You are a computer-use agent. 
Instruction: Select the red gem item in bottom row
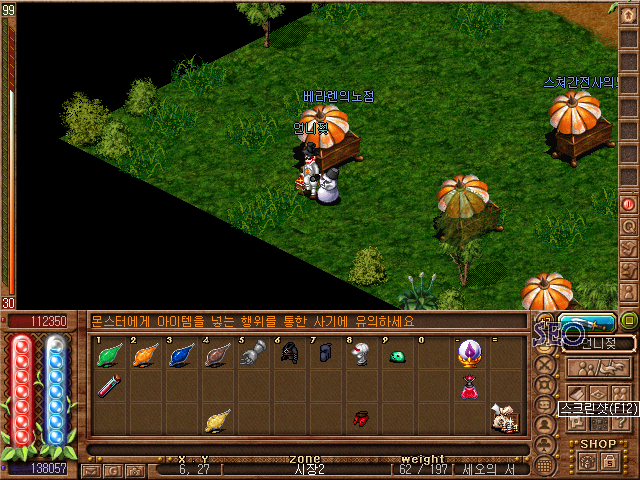(361, 420)
